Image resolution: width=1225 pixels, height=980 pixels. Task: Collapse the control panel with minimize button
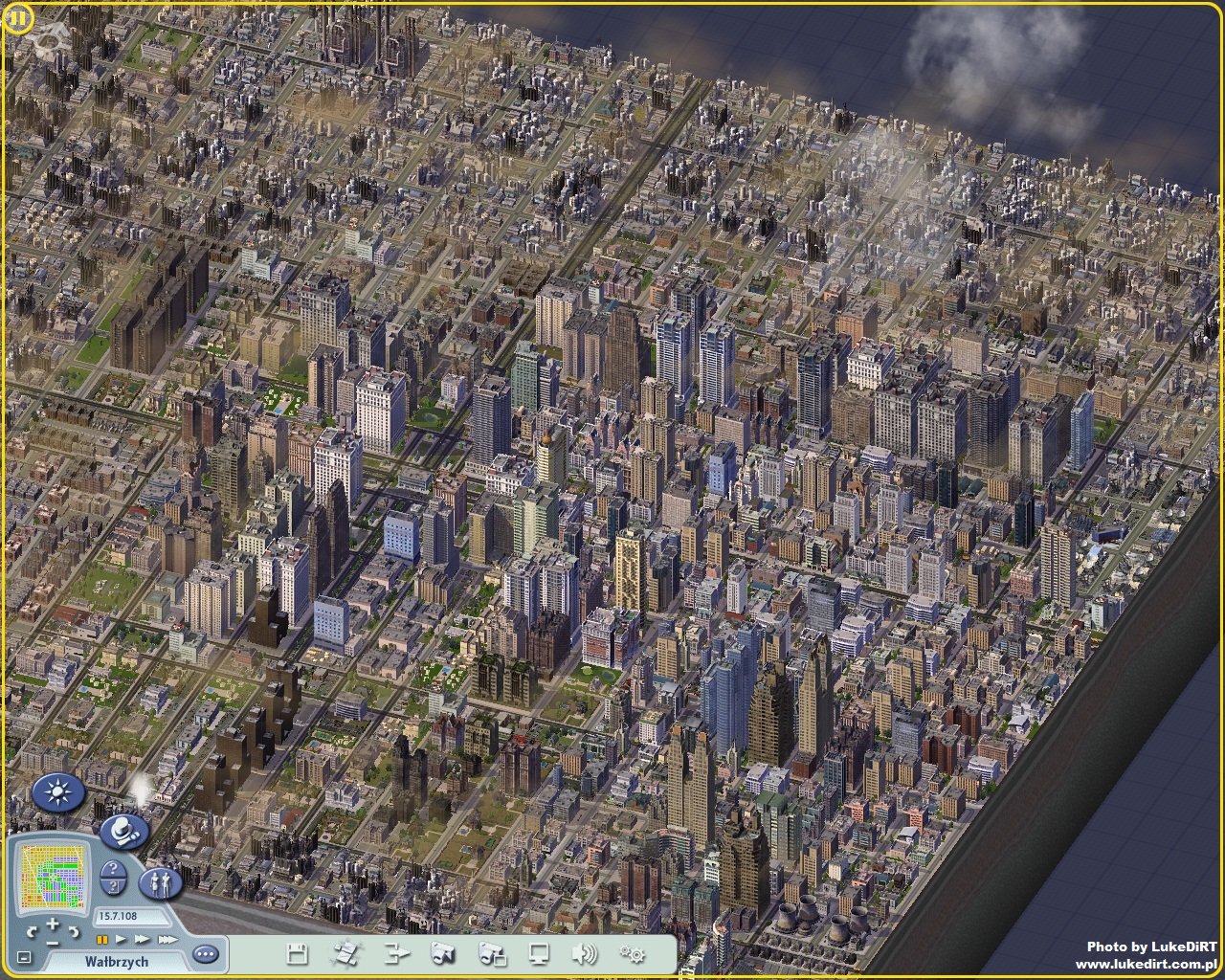pyautogui.click(x=25, y=957)
